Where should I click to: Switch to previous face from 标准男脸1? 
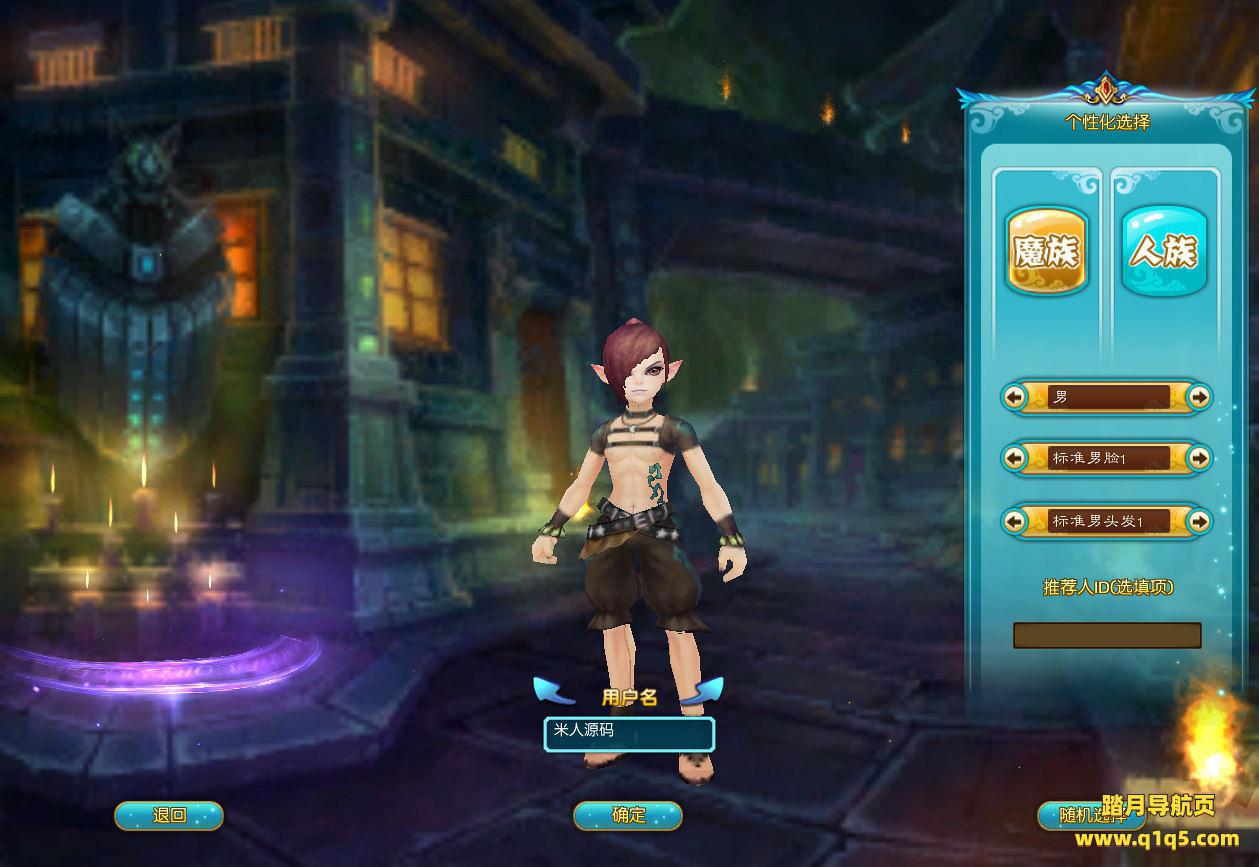pos(1015,458)
